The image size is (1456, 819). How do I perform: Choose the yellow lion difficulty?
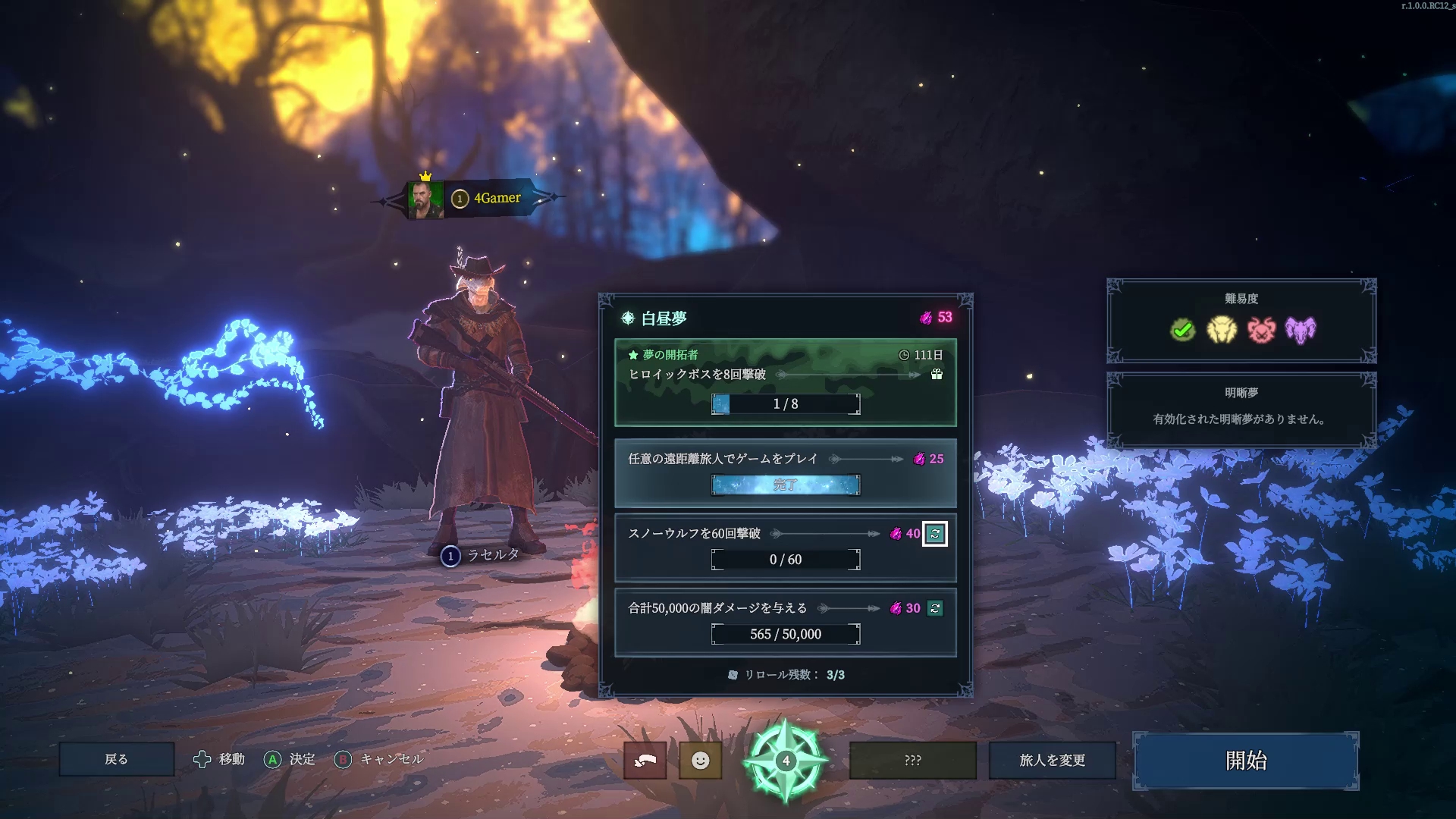(1222, 330)
